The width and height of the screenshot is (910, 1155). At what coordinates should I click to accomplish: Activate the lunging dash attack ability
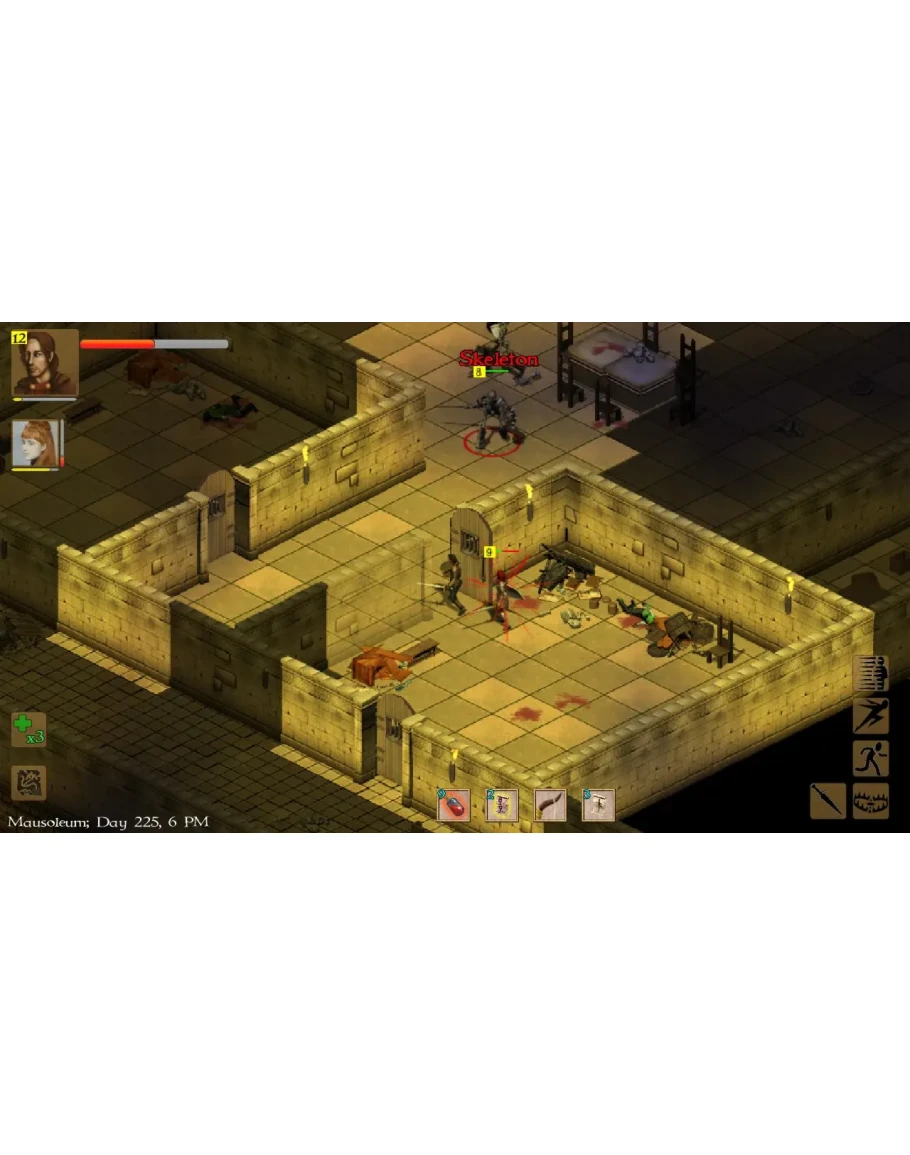pyautogui.click(x=871, y=716)
